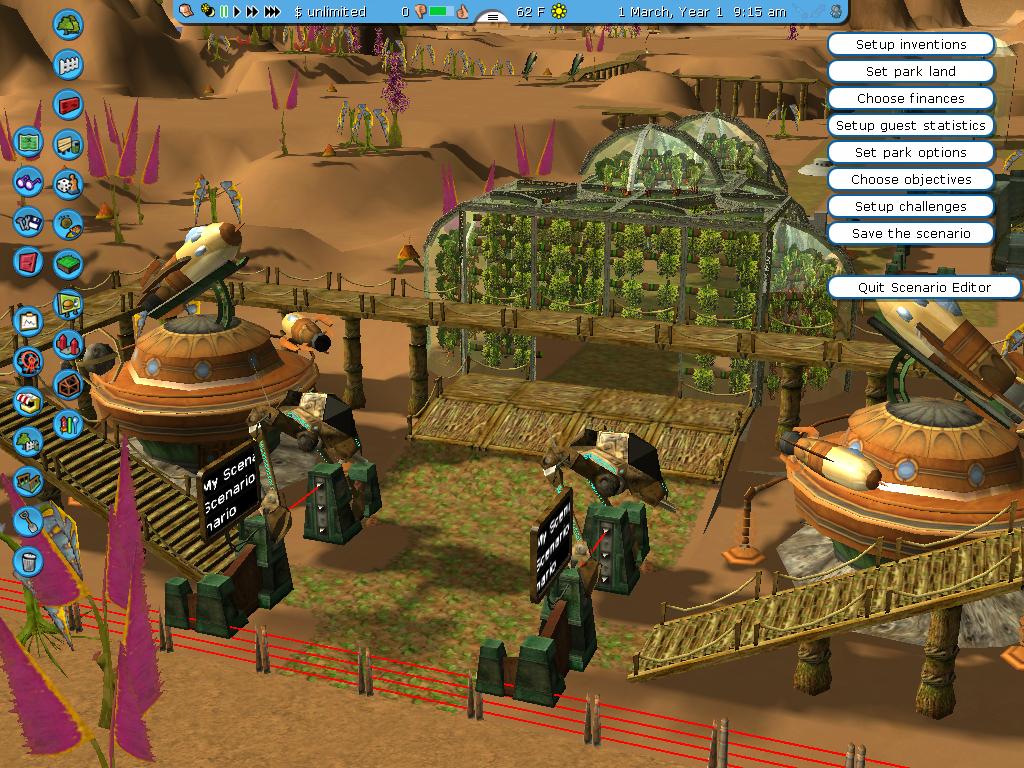Image resolution: width=1024 pixels, height=768 pixels.
Task: Open Choose finances
Action: pyautogui.click(x=911, y=99)
